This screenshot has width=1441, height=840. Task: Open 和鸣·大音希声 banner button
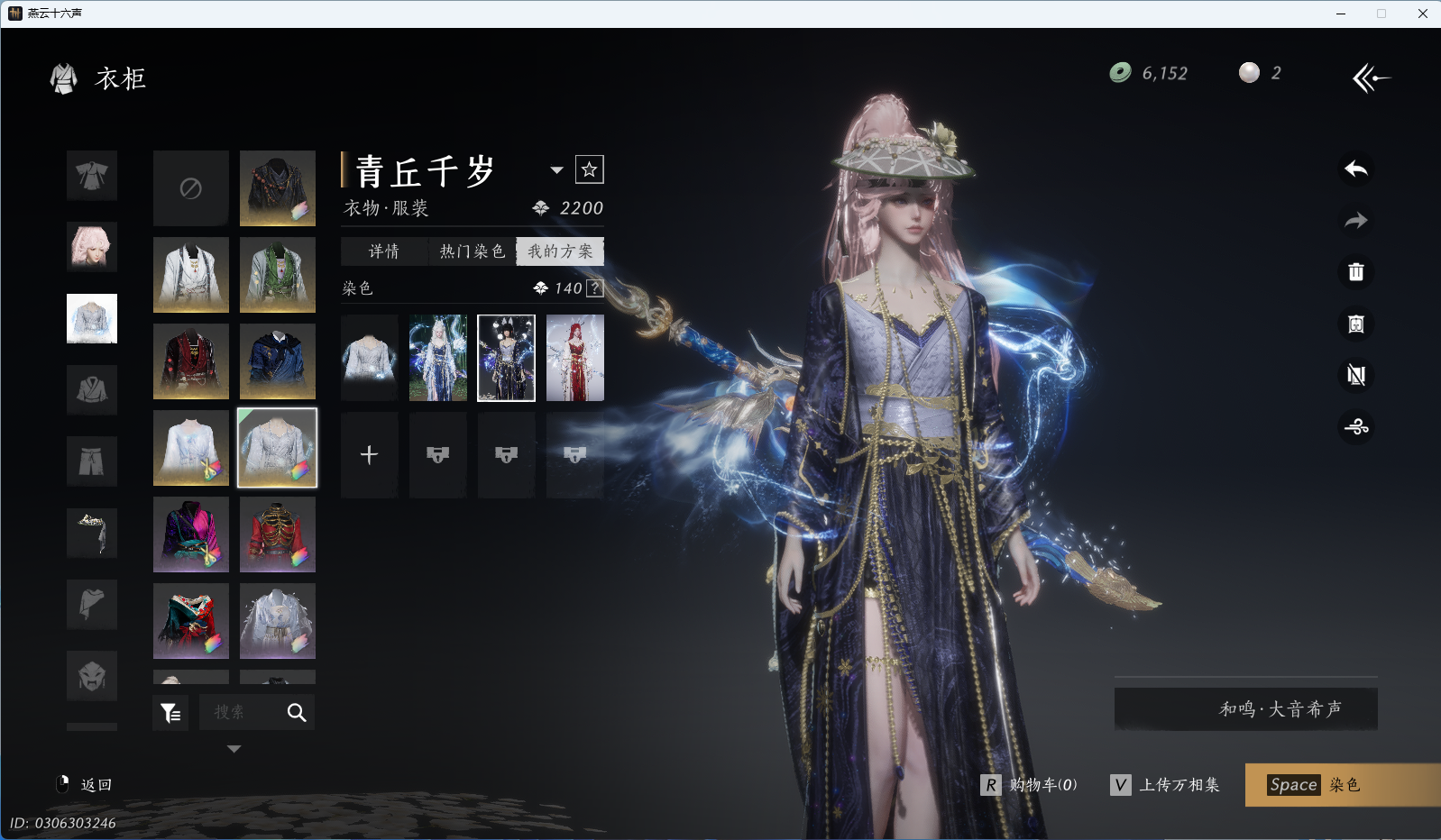click(1245, 709)
